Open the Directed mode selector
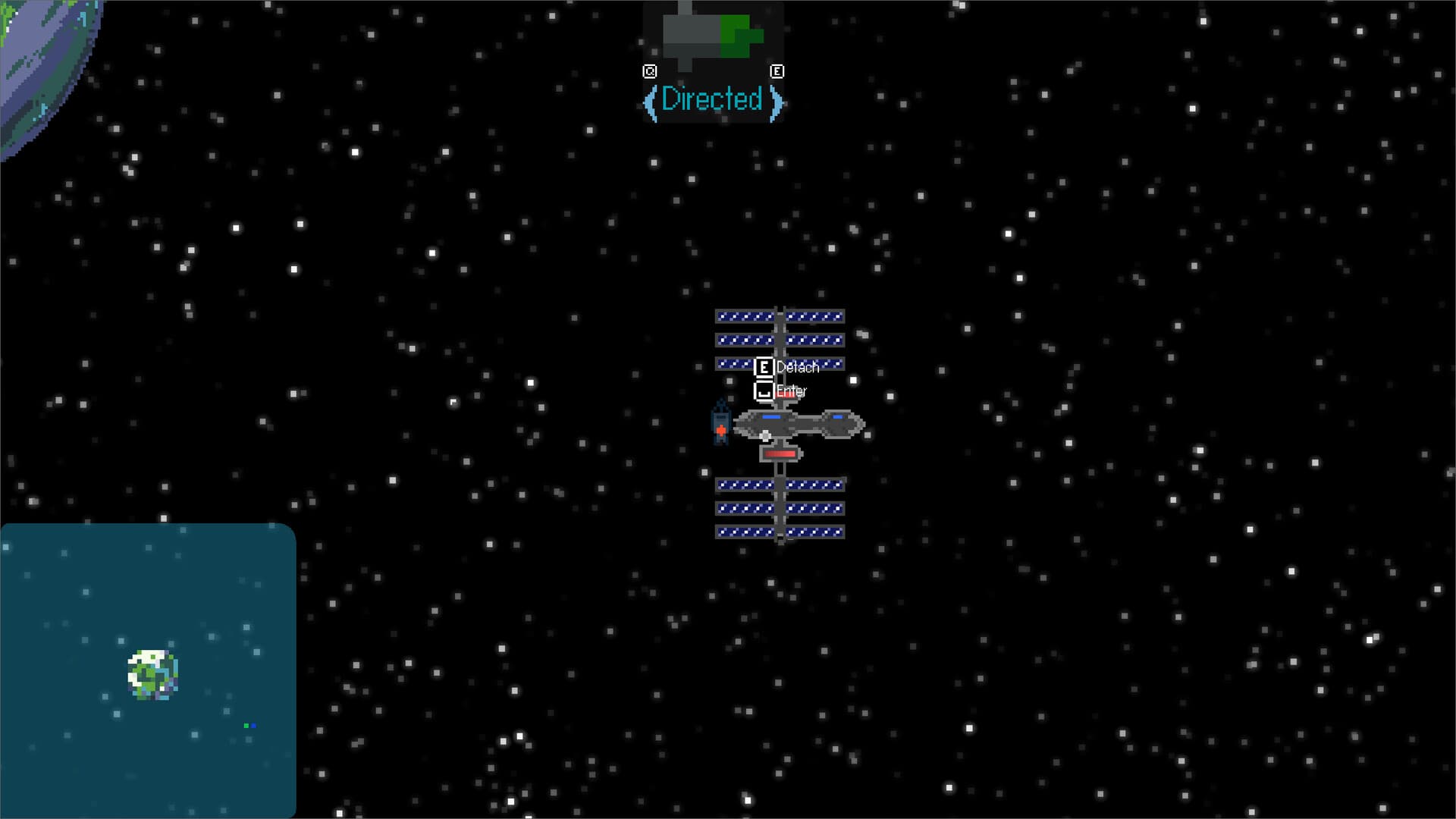1456x819 pixels. (x=713, y=99)
